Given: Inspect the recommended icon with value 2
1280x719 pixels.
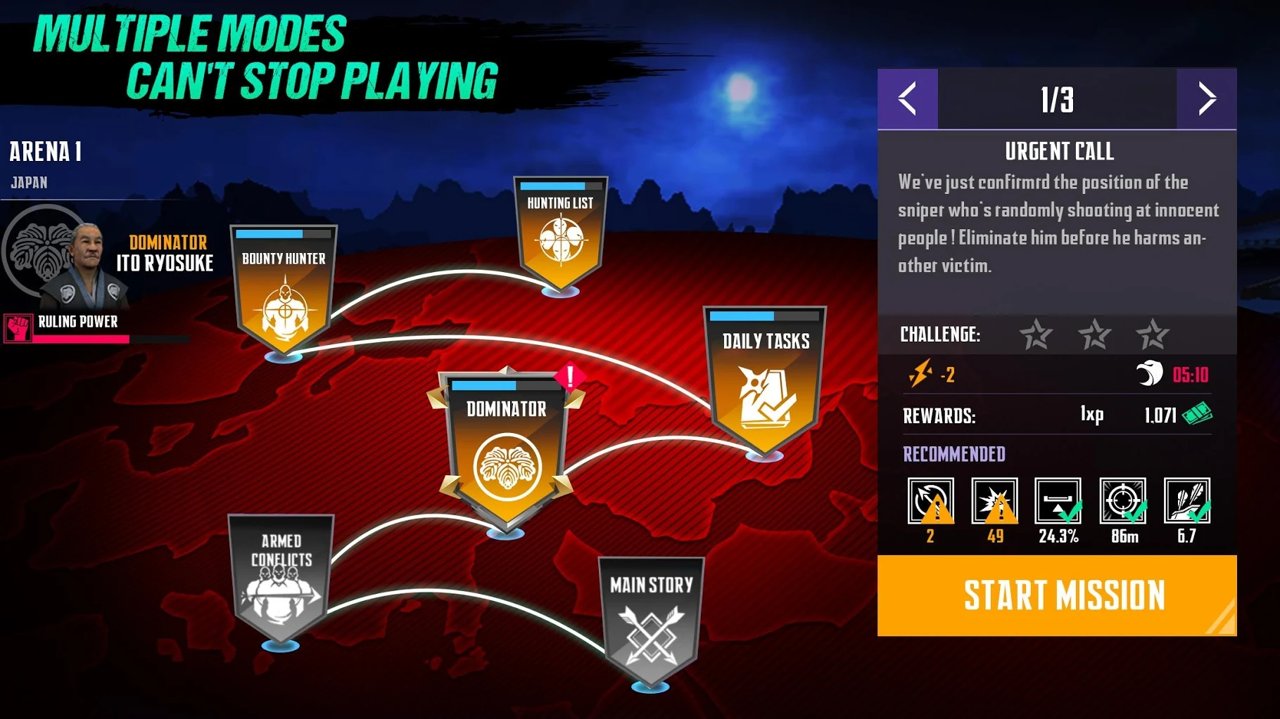Looking at the screenshot, I should (x=930, y=501).
